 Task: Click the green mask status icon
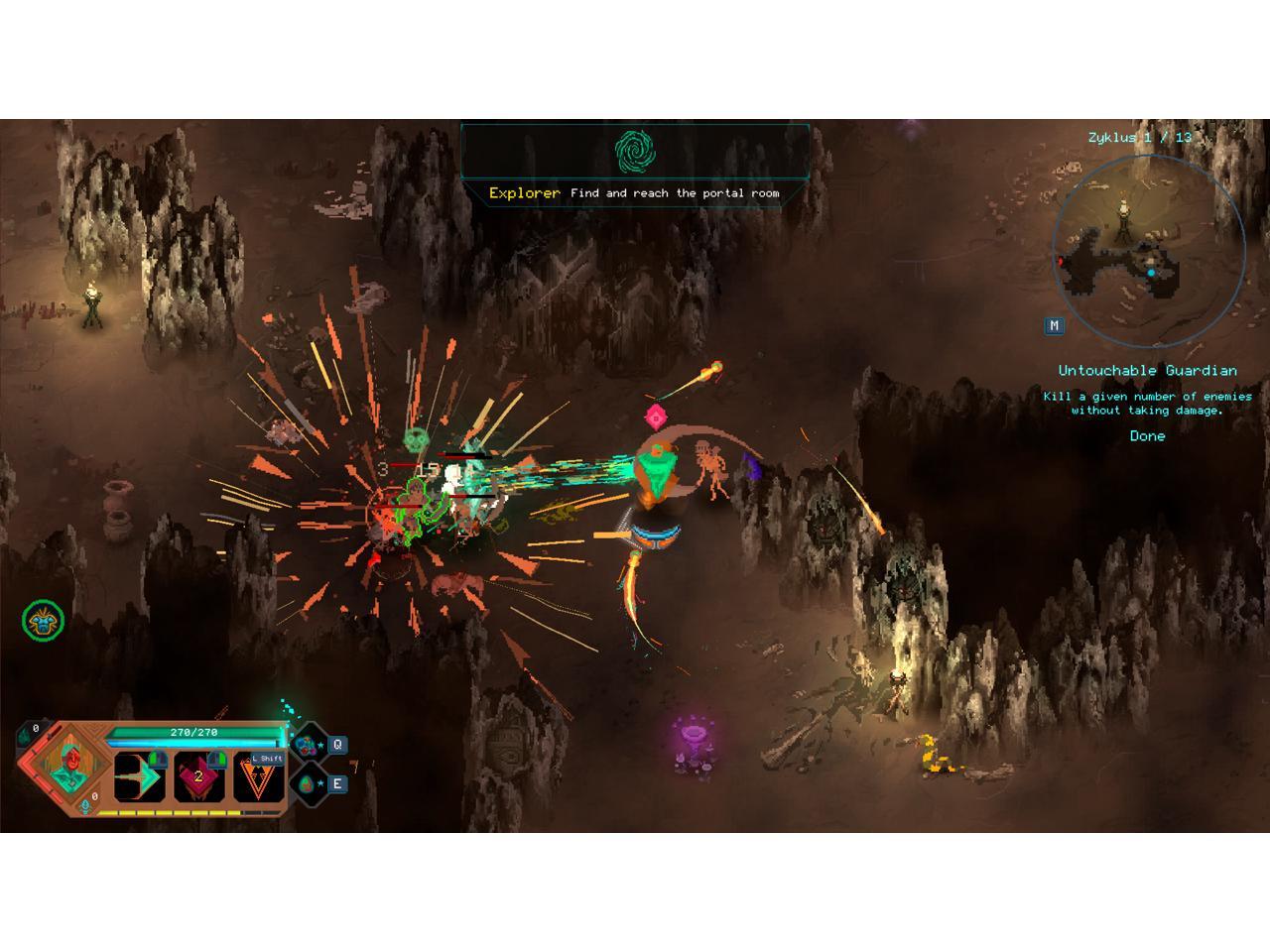[x=43, y=621]
